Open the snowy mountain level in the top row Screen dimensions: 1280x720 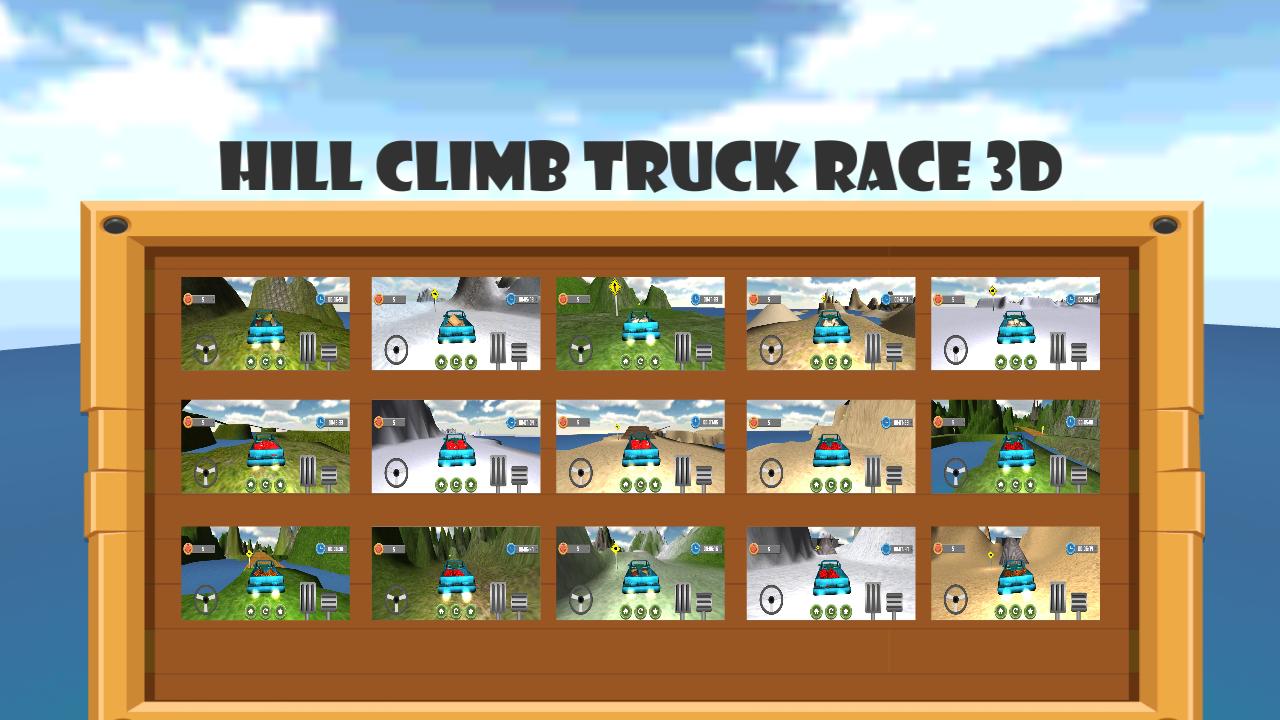coord(455,325)
